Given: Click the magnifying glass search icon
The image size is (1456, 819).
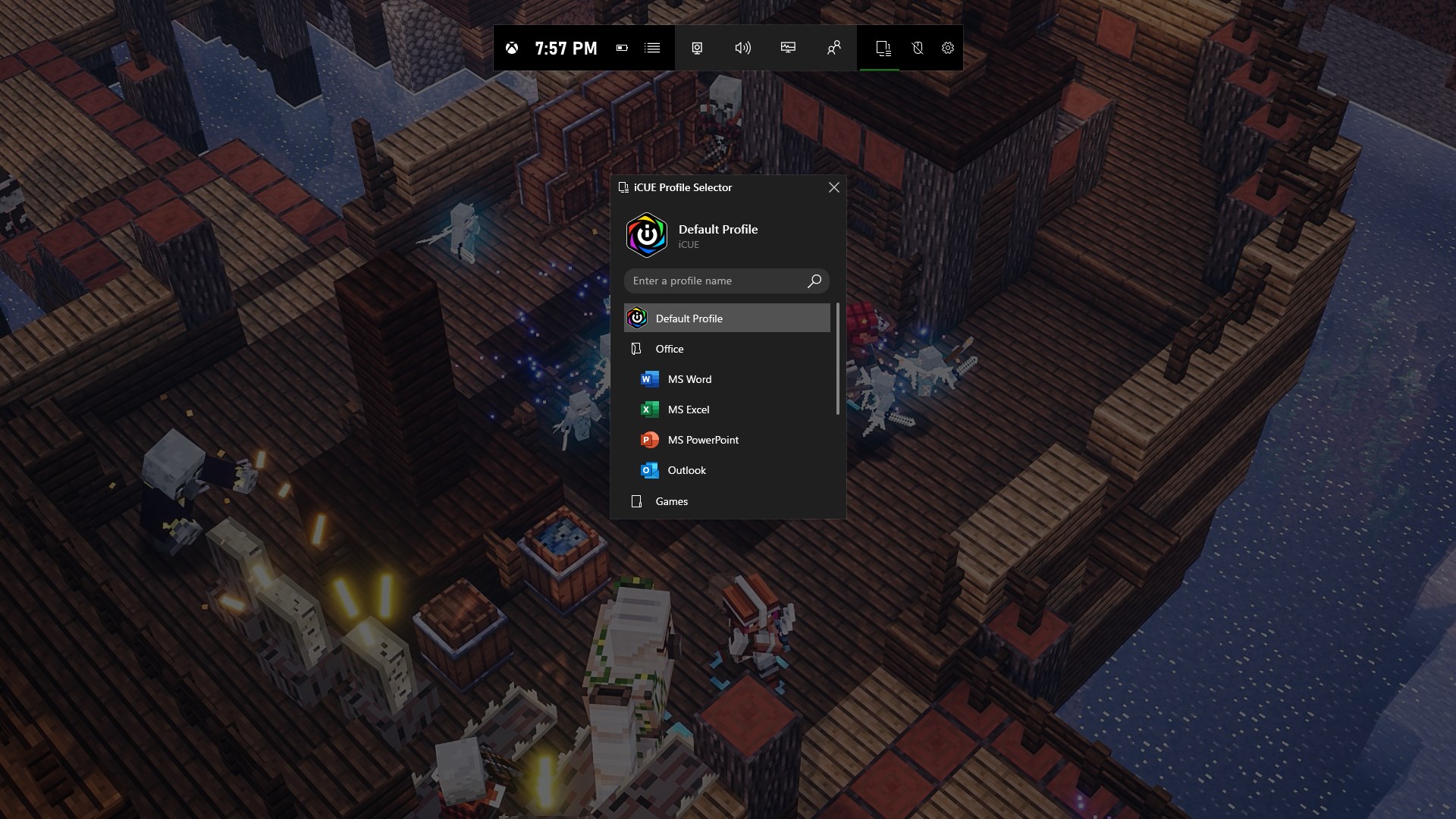Looking at the screenshot, I should [x=814, y=281].
